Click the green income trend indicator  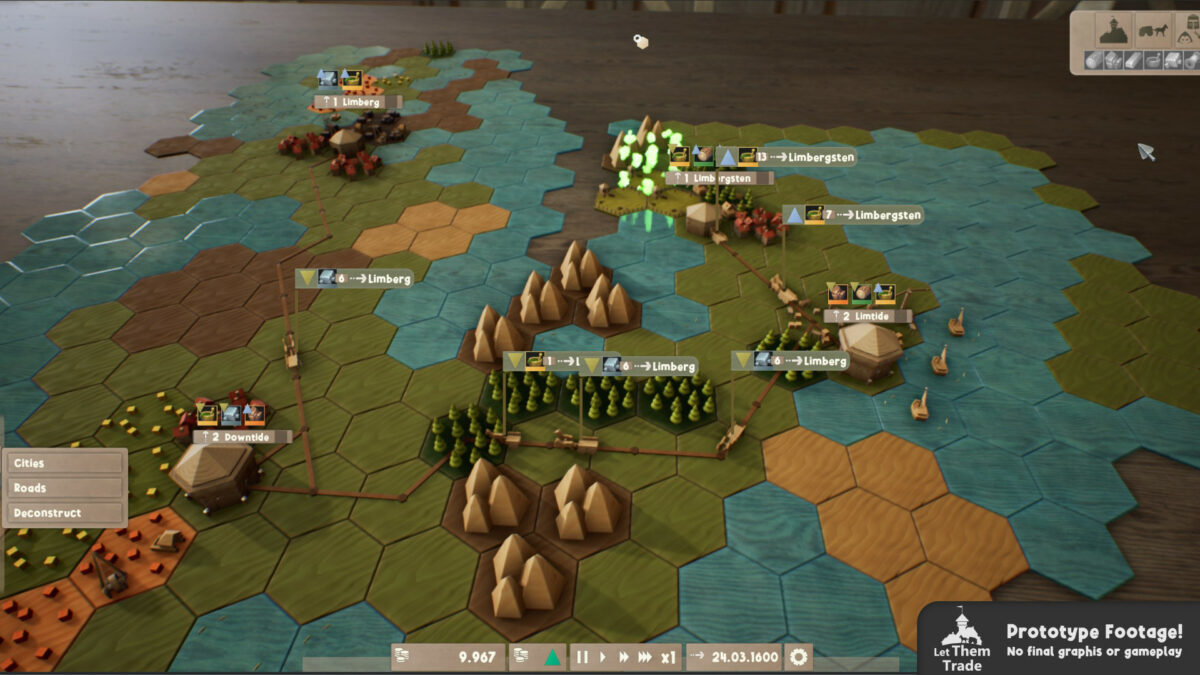pos(550,657)
